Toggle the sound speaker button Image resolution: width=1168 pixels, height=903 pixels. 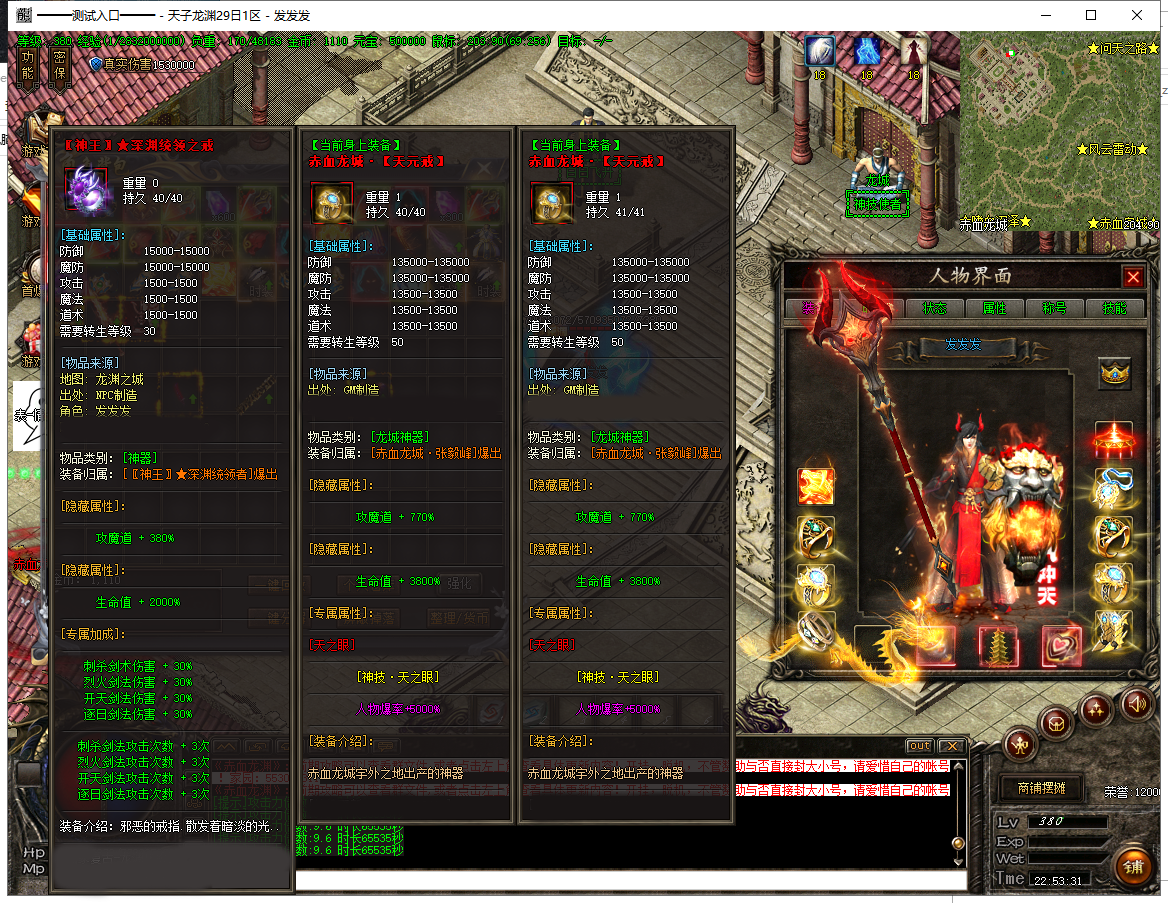(1136, 703)
